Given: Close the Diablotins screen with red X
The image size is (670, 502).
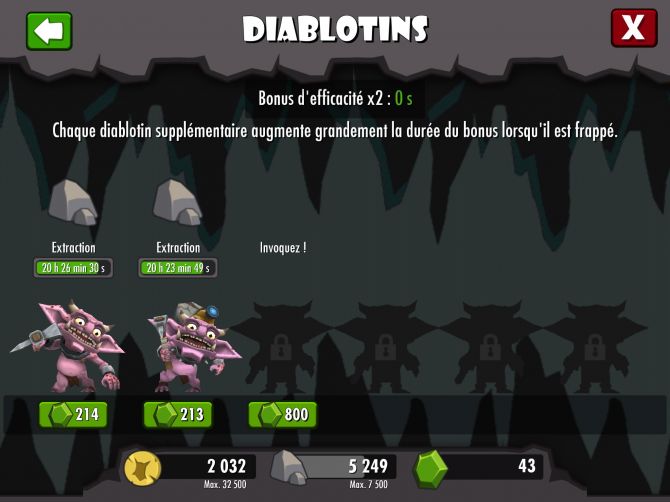Looking at the screenshot, I should click(x=633, y=29).
